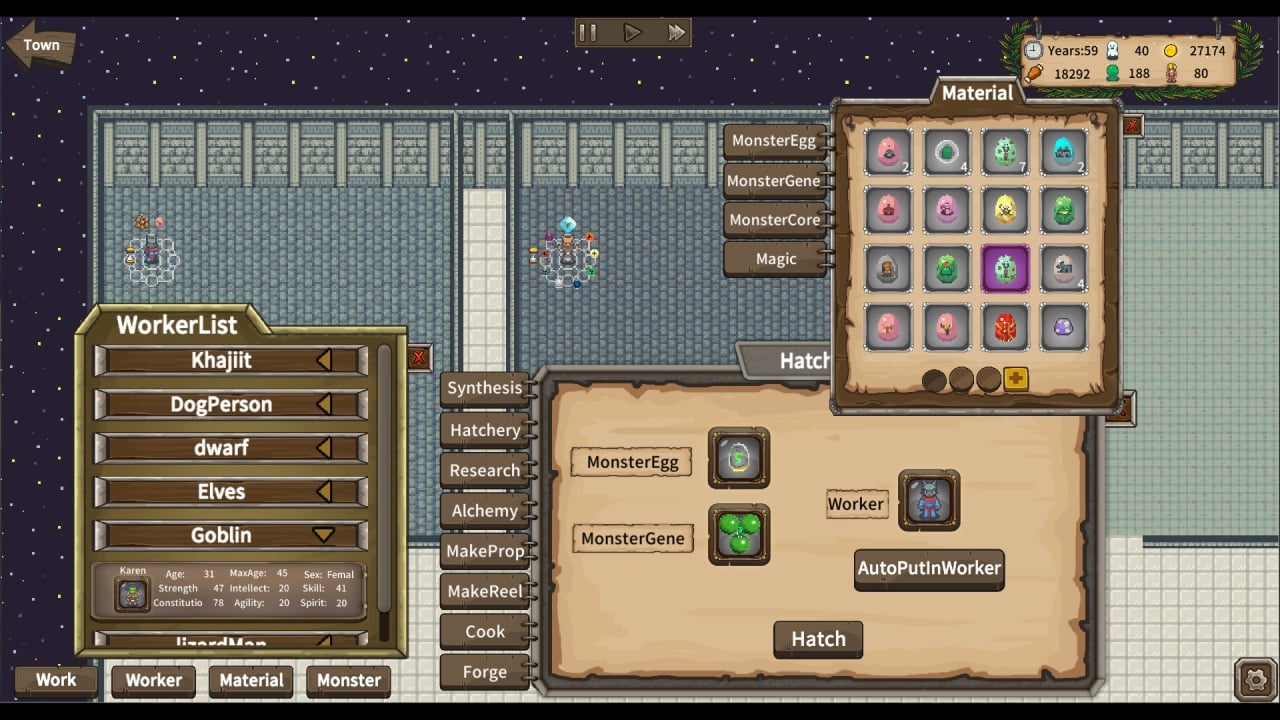Select the highlighted purple-framed egg
Screen dimensions: 1280x720
click(x=1005, y=269)
